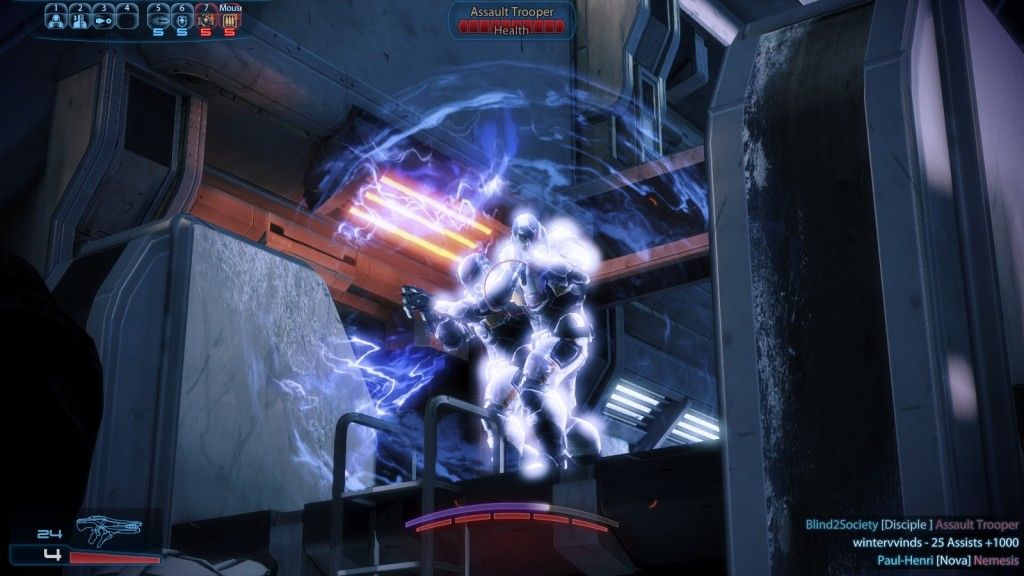Activate the hooded figure power in slot 1
Image resolution: width=1024 pixels, height=576 pixels.
coord(58,18)
